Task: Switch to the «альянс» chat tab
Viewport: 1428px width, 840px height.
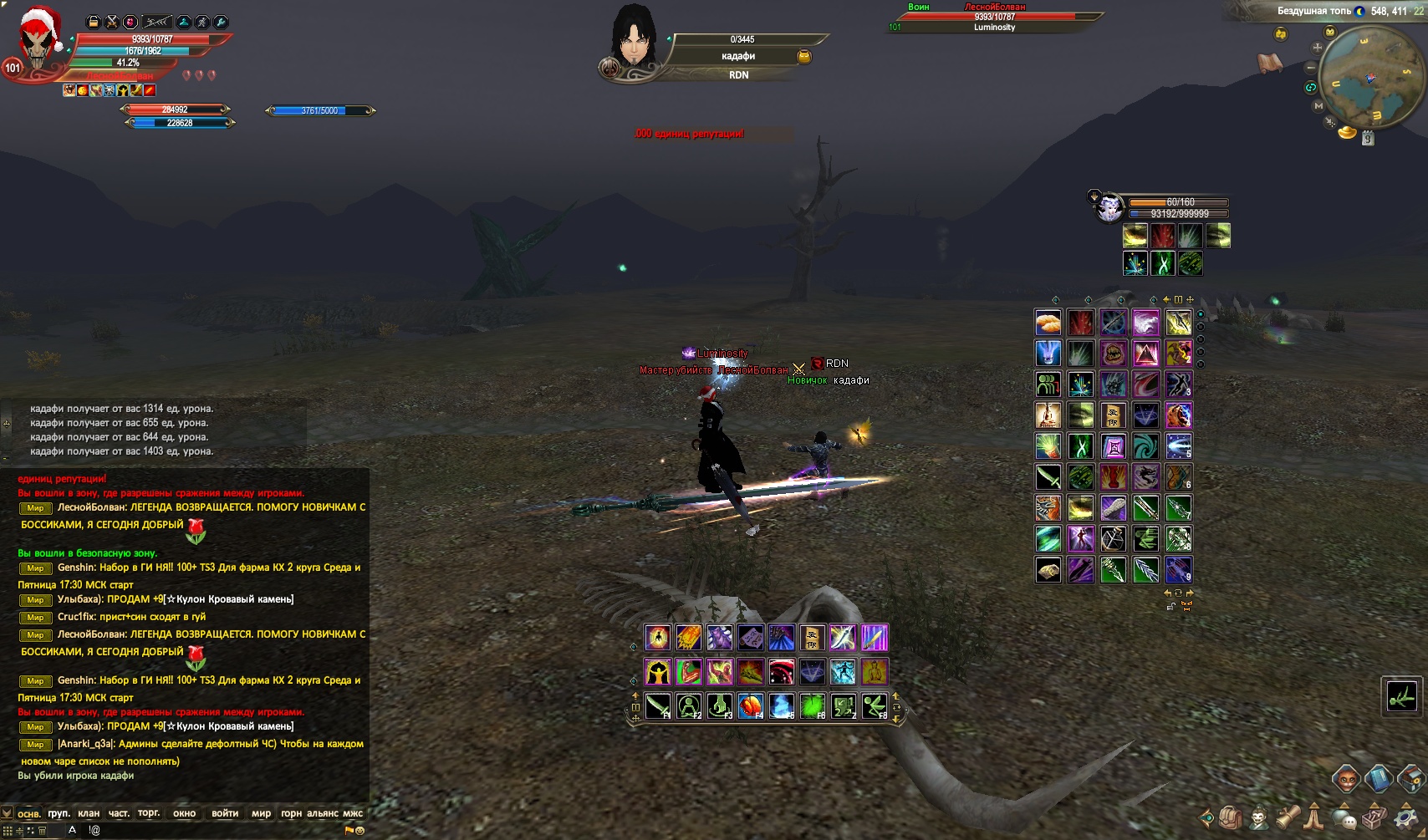Action: click(322, 813)
